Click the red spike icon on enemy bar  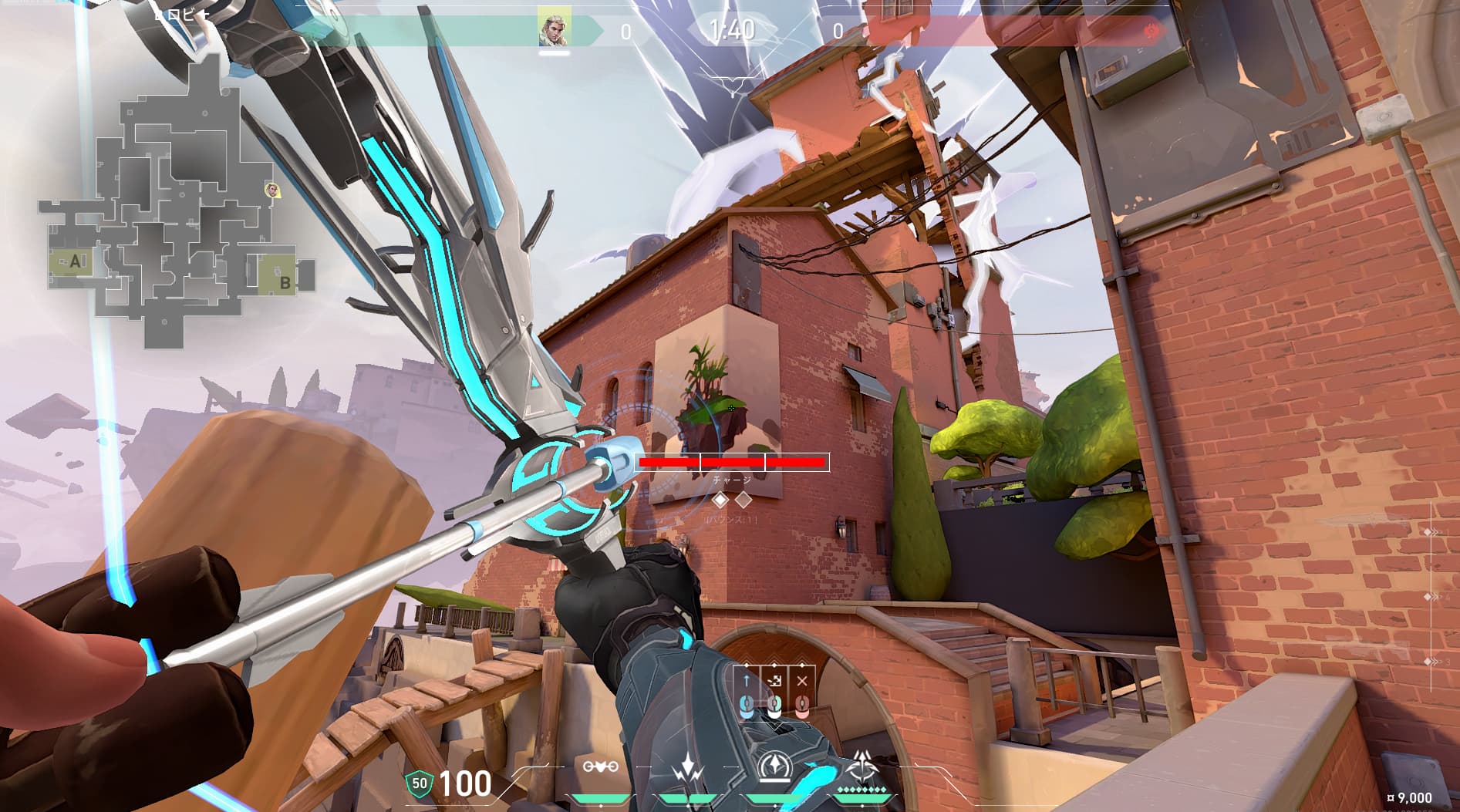(1152, 31)
